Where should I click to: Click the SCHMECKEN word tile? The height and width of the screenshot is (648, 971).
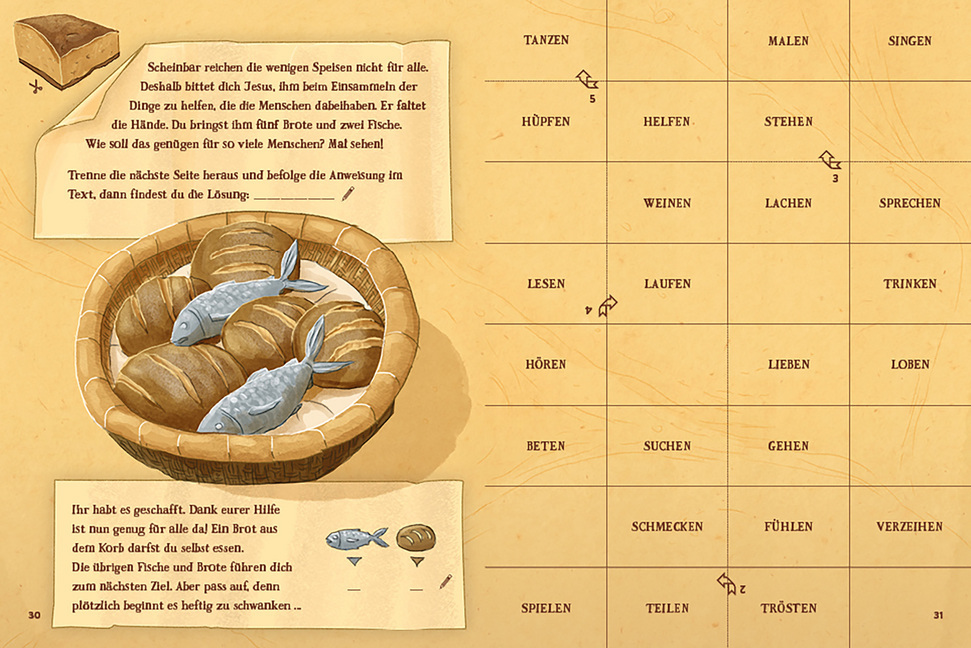[667, 527]
